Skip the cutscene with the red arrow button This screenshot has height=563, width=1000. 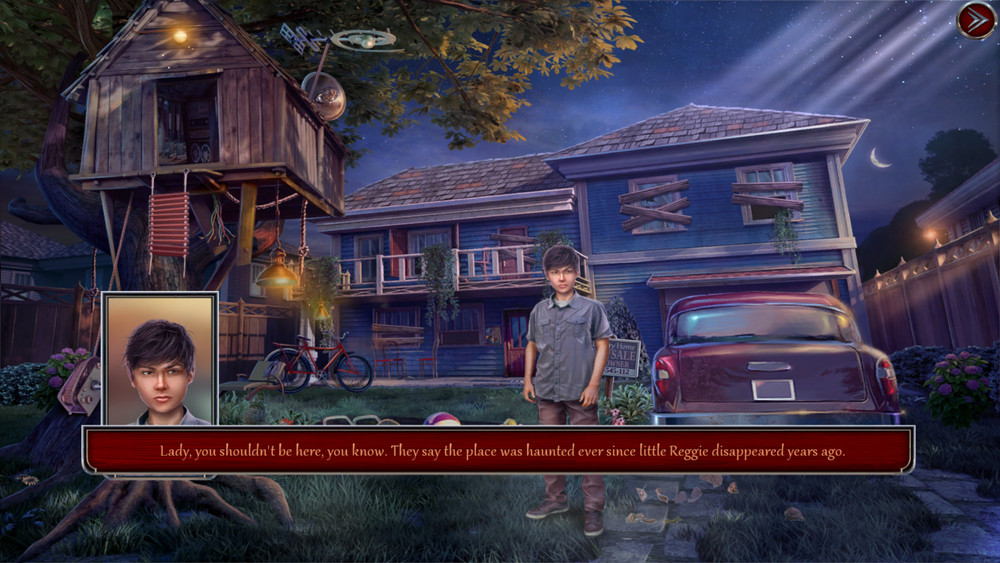point(975,21)
